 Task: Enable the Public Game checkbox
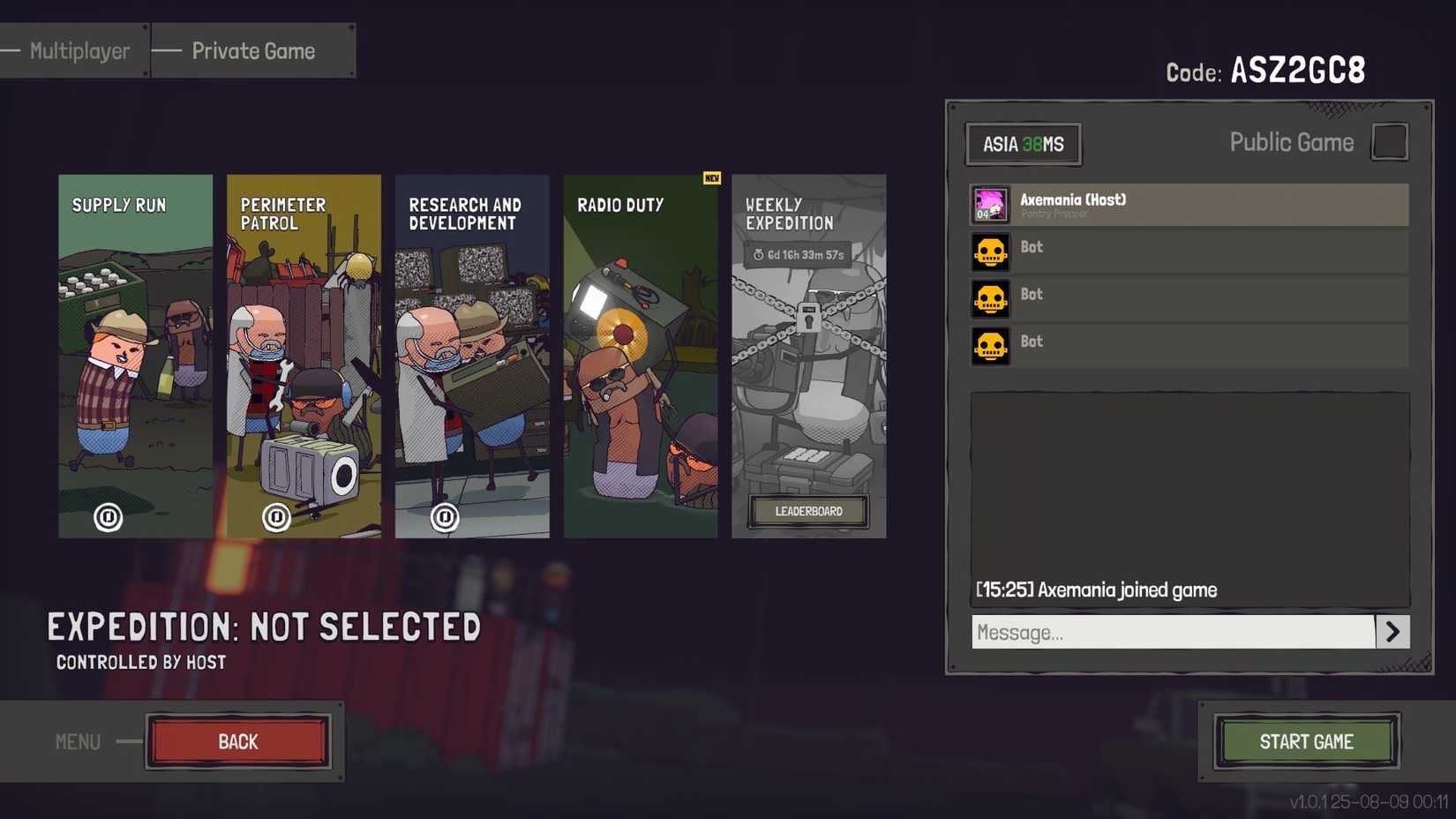click(x=1390, y=141)
